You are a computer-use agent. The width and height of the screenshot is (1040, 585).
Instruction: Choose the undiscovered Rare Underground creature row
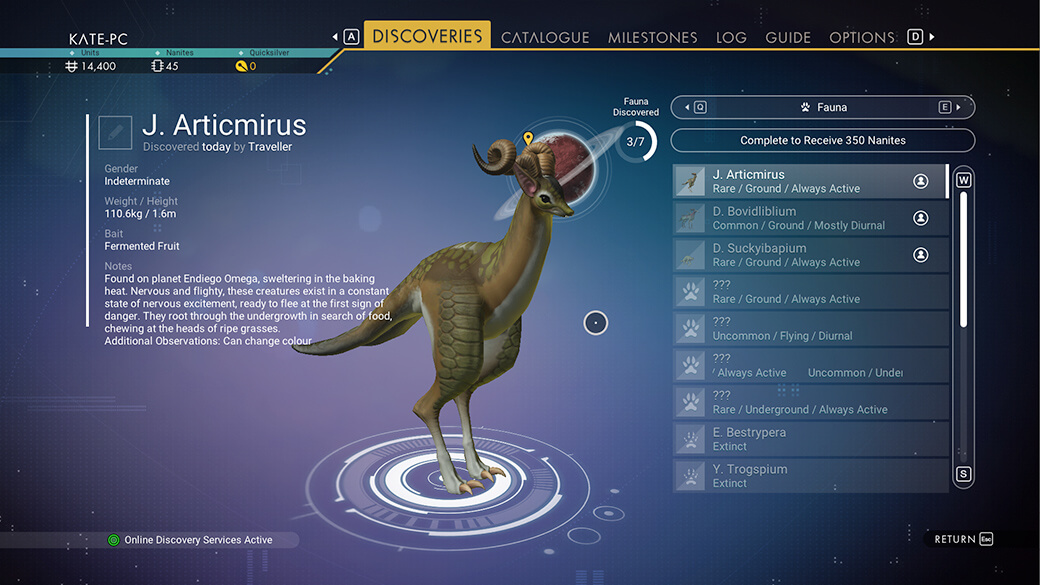(x=810, y=402)
